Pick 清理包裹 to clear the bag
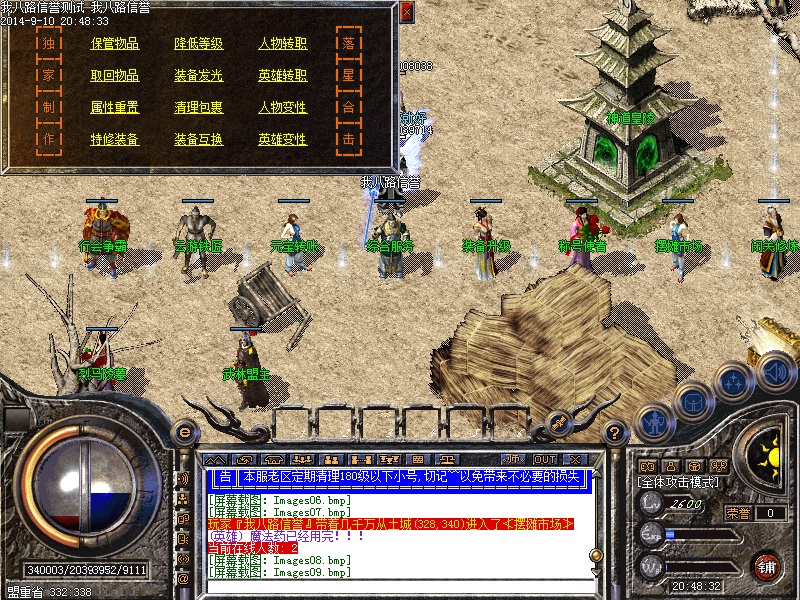This screenshot has height=600, width=800. [x=199, y=108]
